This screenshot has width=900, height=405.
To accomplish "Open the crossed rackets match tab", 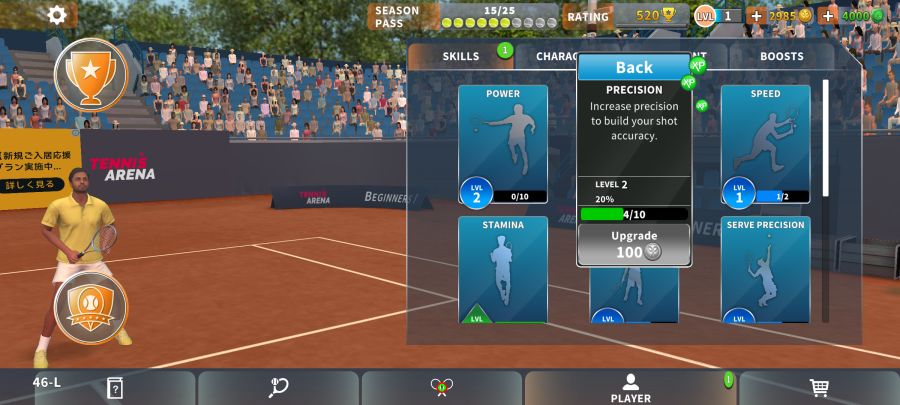I will point(441,388).
